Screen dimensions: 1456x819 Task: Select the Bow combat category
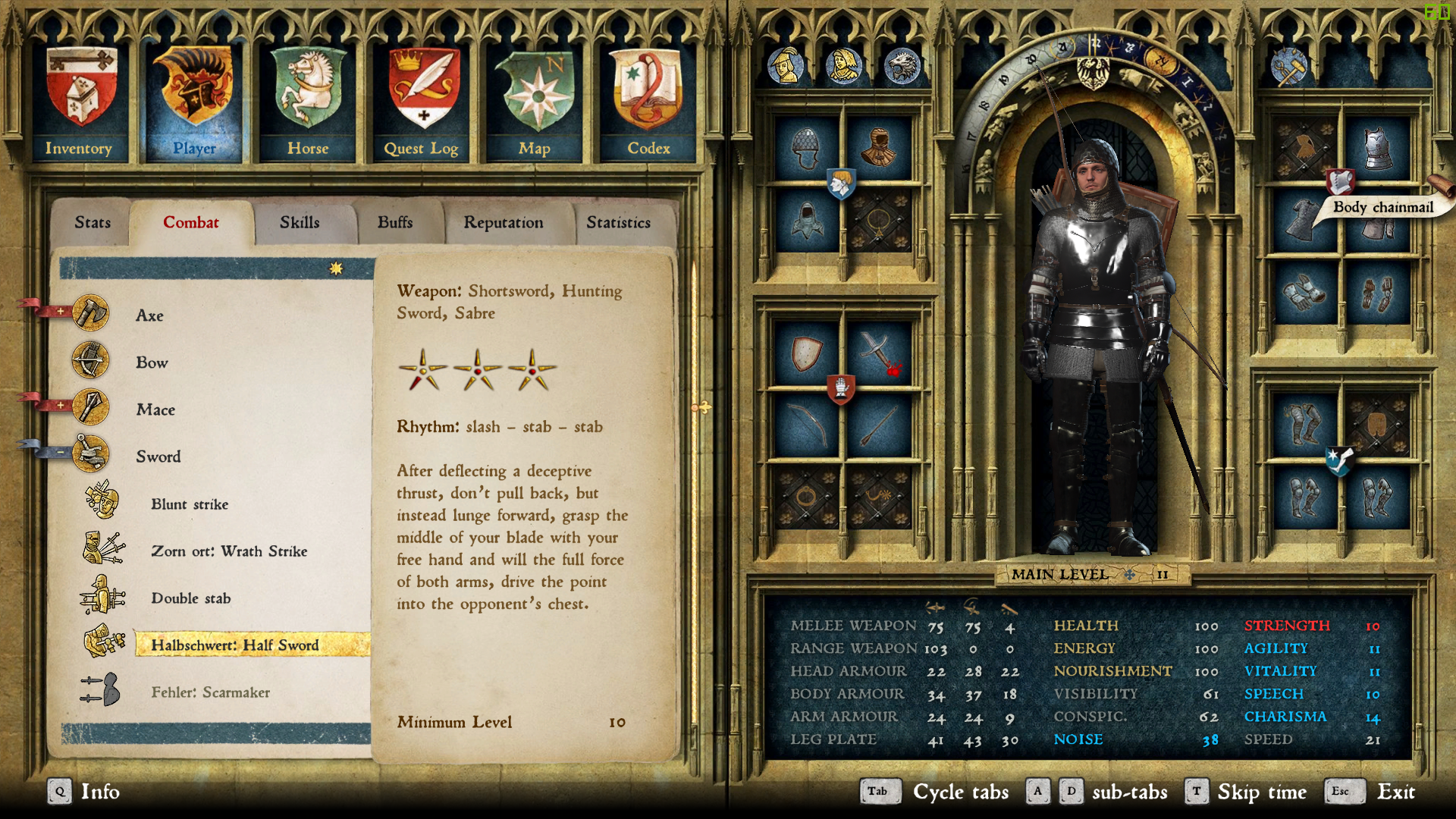click(152, 362)
